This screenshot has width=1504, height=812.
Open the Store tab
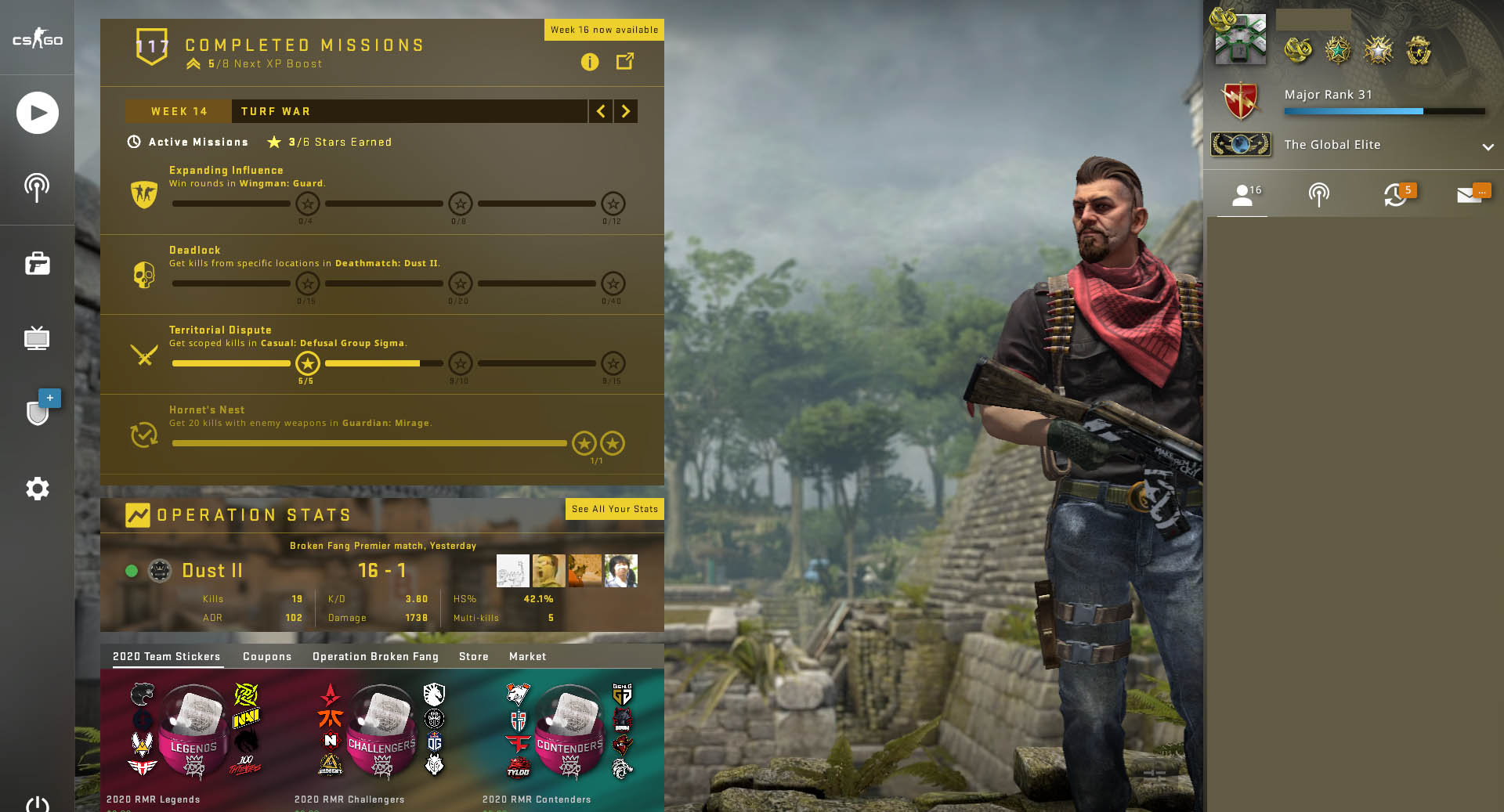point(474,656)
